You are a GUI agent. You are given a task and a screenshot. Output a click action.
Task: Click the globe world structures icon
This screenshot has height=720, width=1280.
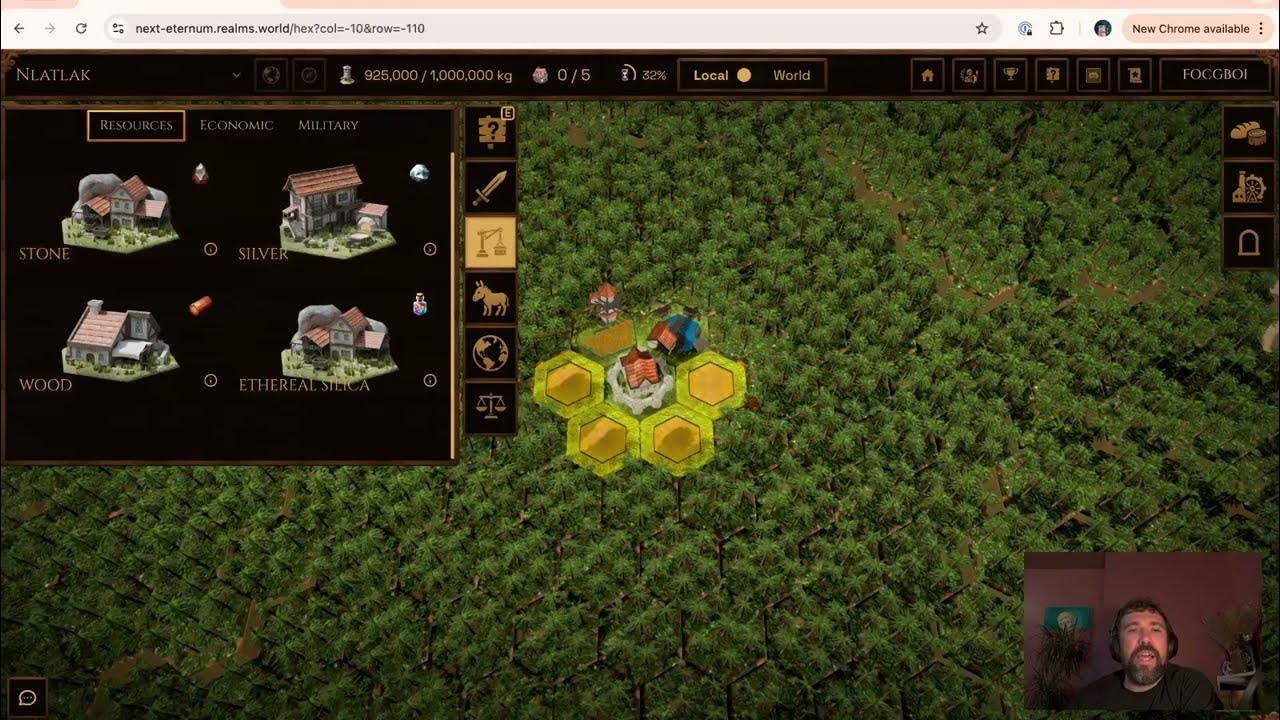491,352
